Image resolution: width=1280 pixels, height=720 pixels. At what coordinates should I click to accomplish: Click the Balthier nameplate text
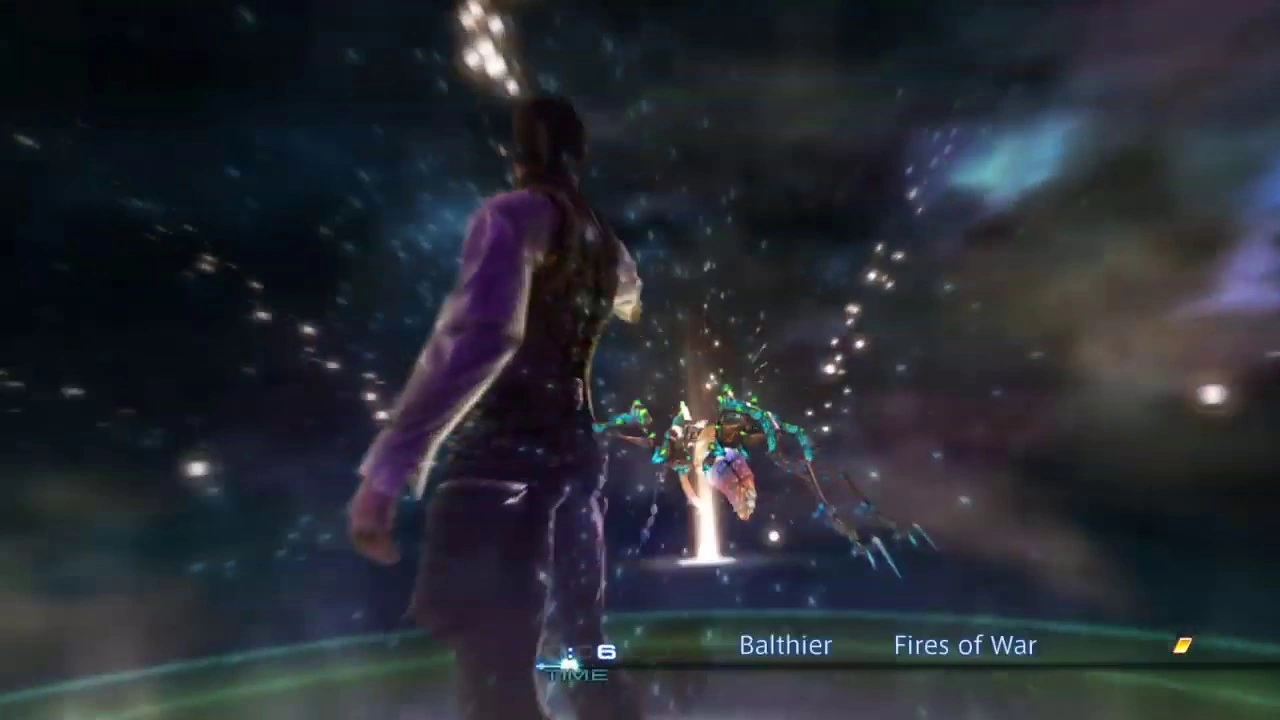click(x=785, y=645)
